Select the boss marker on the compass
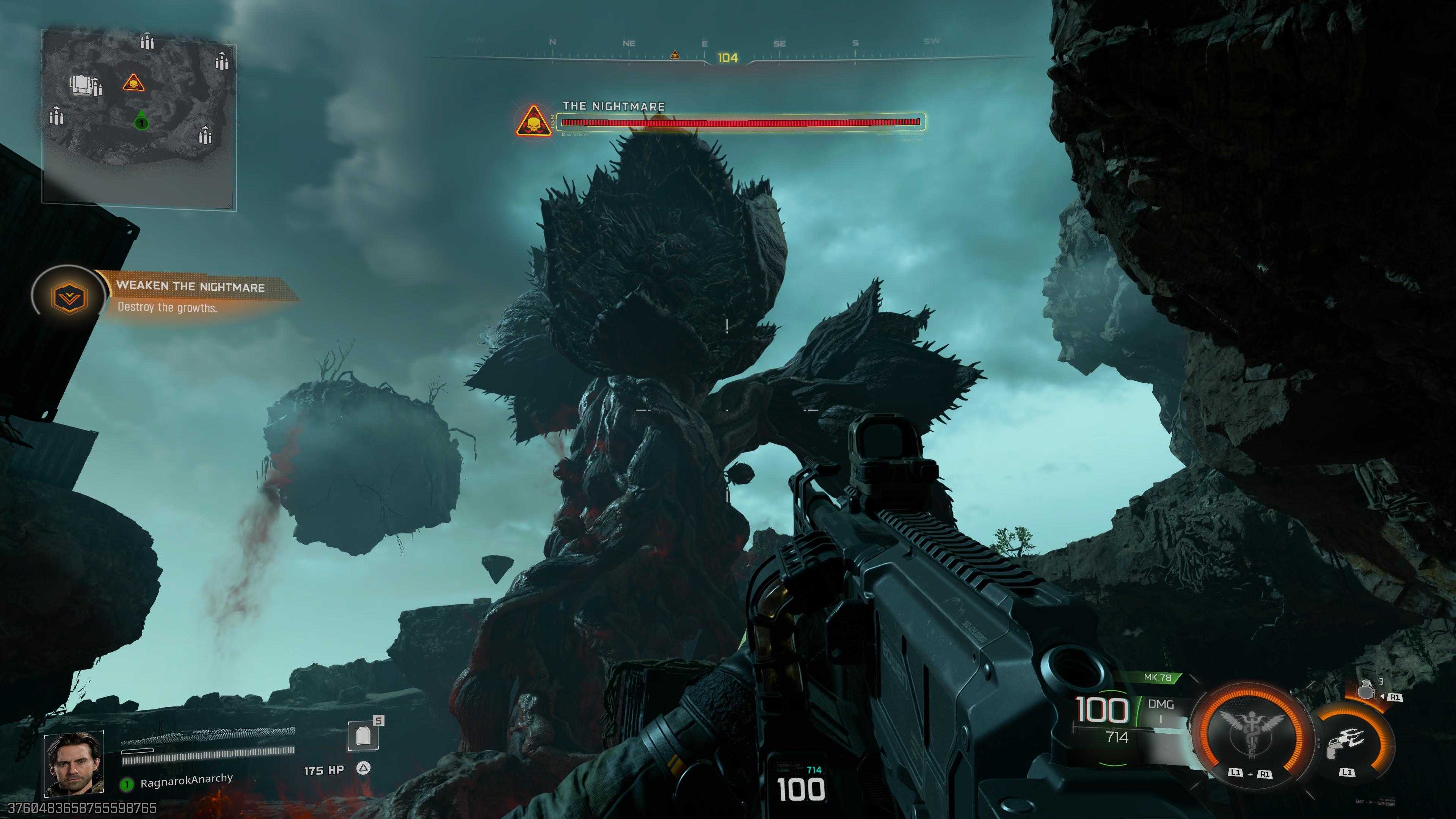1456x819 pixels. (674, 55)
